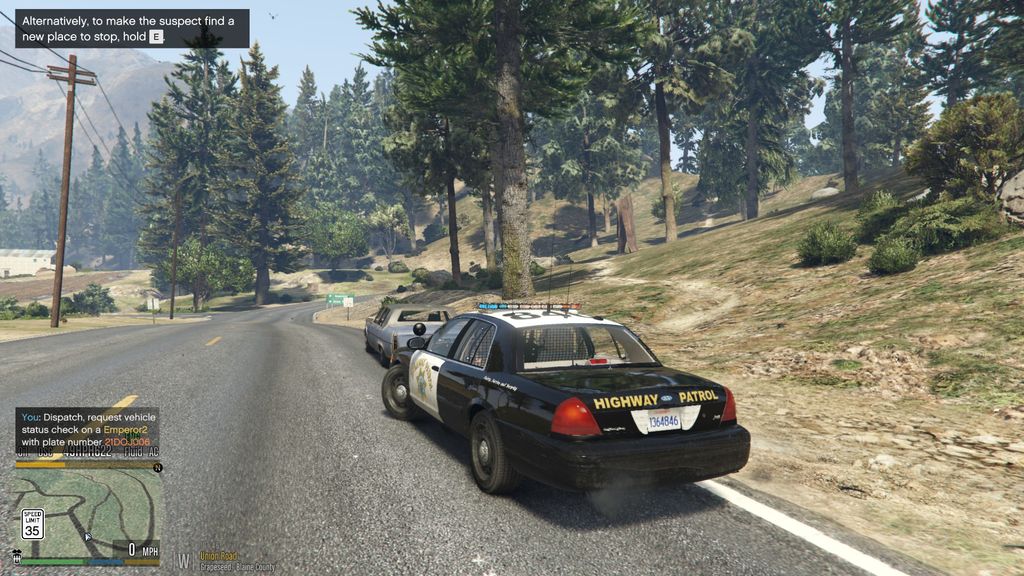1024x576 pixels.
Task: Select the Speed Limit 35 sign icon
Action: point(33,524)
